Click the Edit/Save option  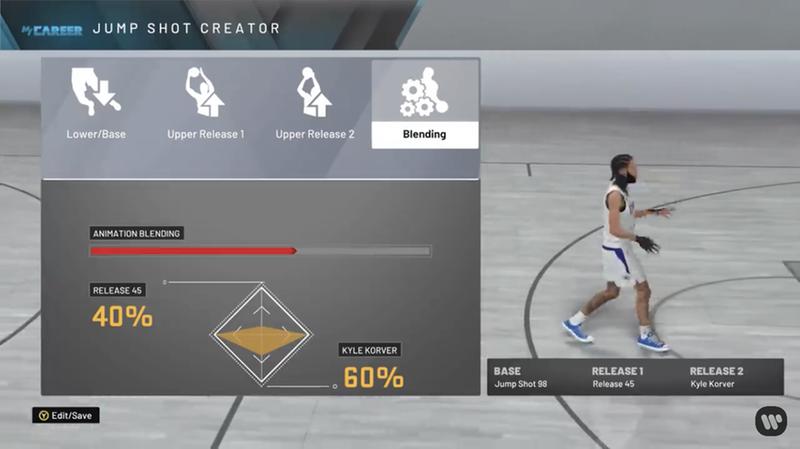tap(66, 414)
